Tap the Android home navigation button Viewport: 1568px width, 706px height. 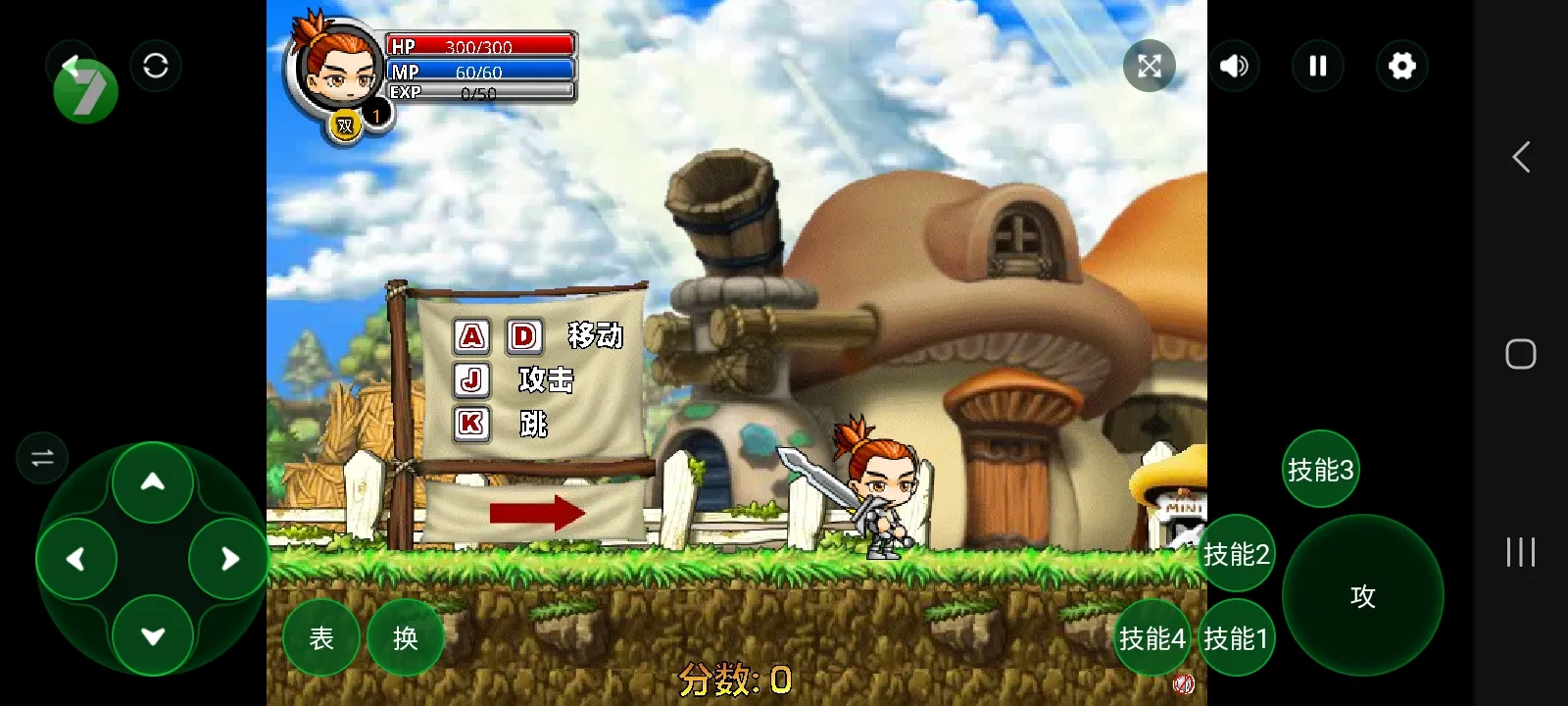coord(1520,354)
